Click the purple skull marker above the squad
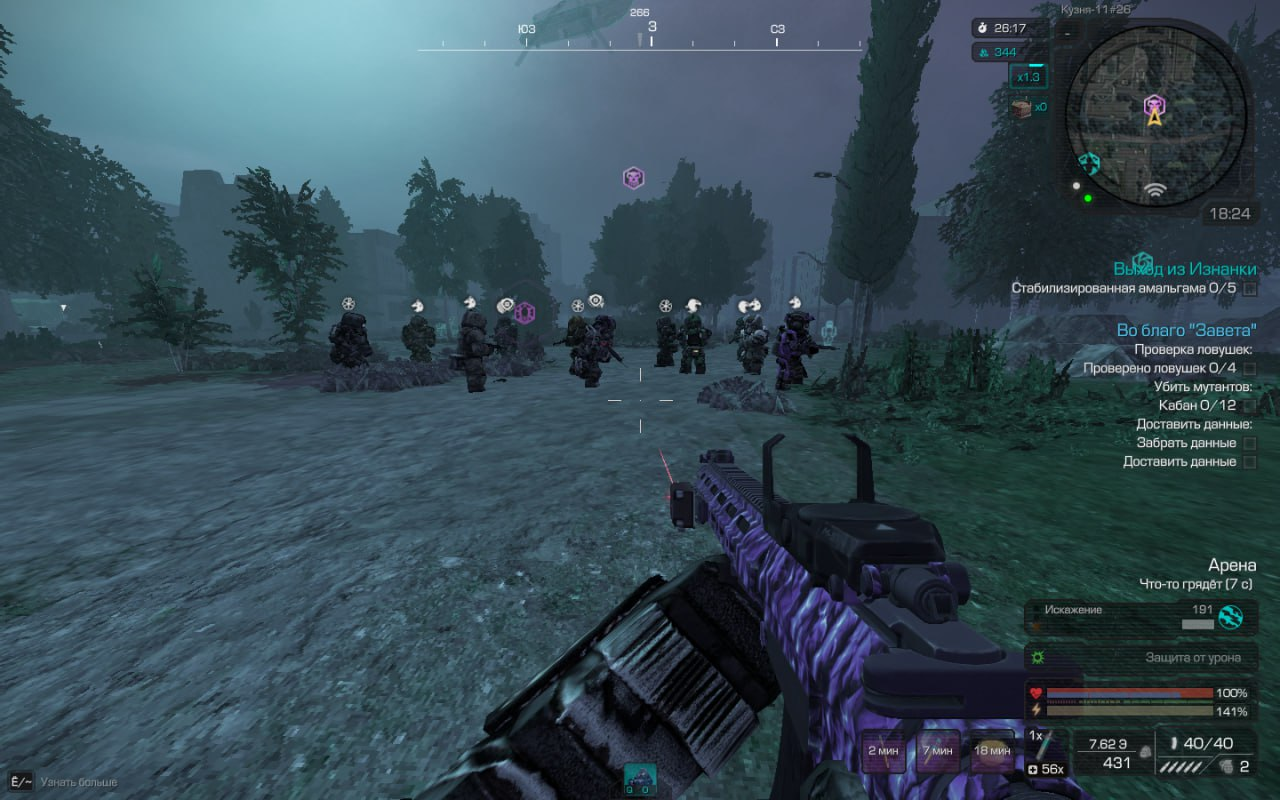This screenshot has width=1280, height=800. click(633, 178)
